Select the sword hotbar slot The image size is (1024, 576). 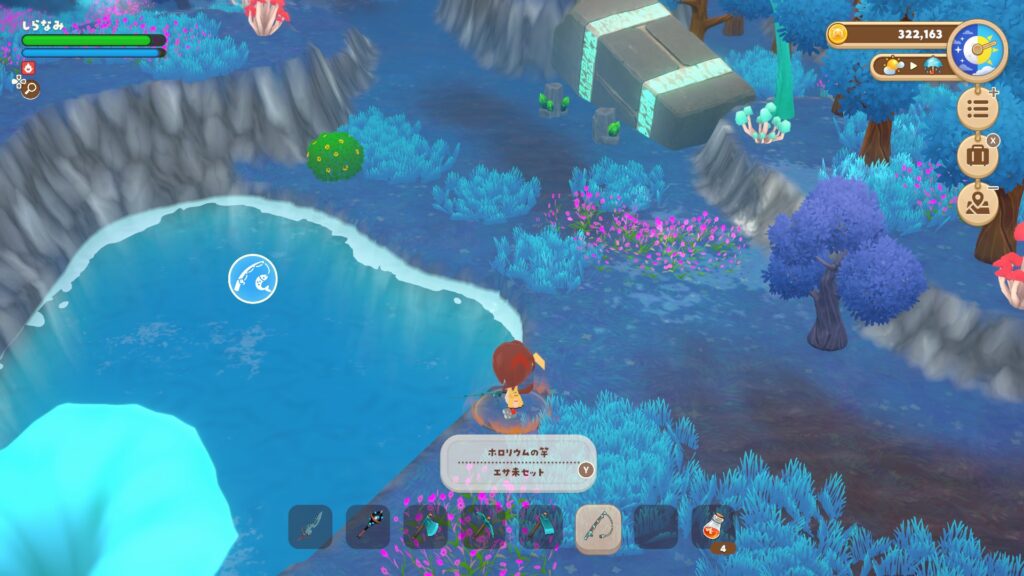click(x=310, y=526)
